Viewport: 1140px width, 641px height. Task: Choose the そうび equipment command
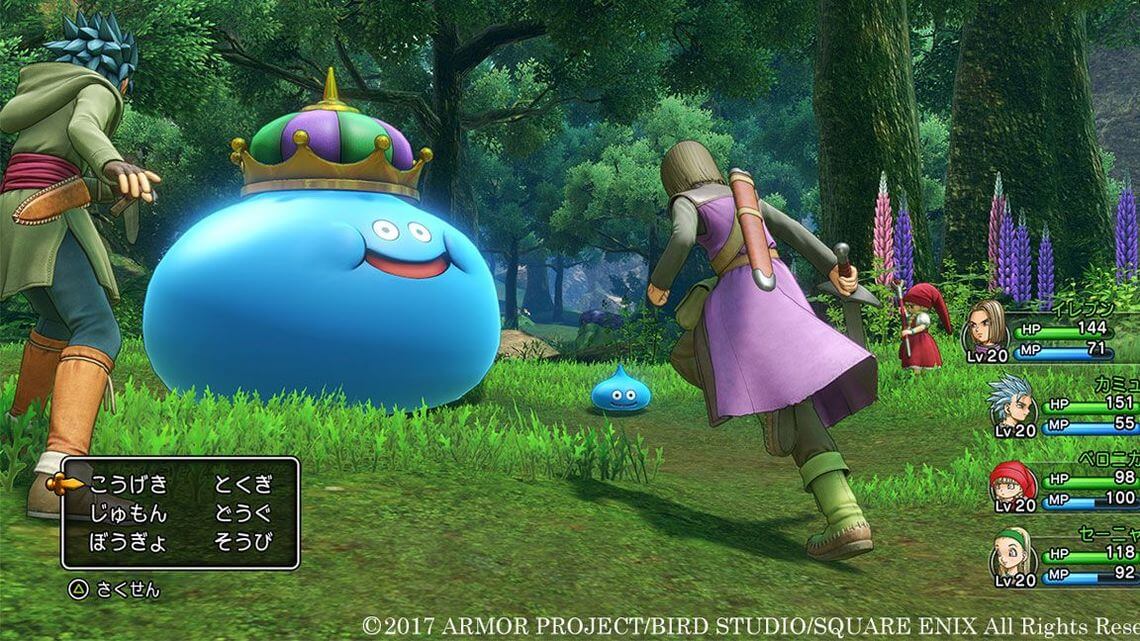click(243, 543)
